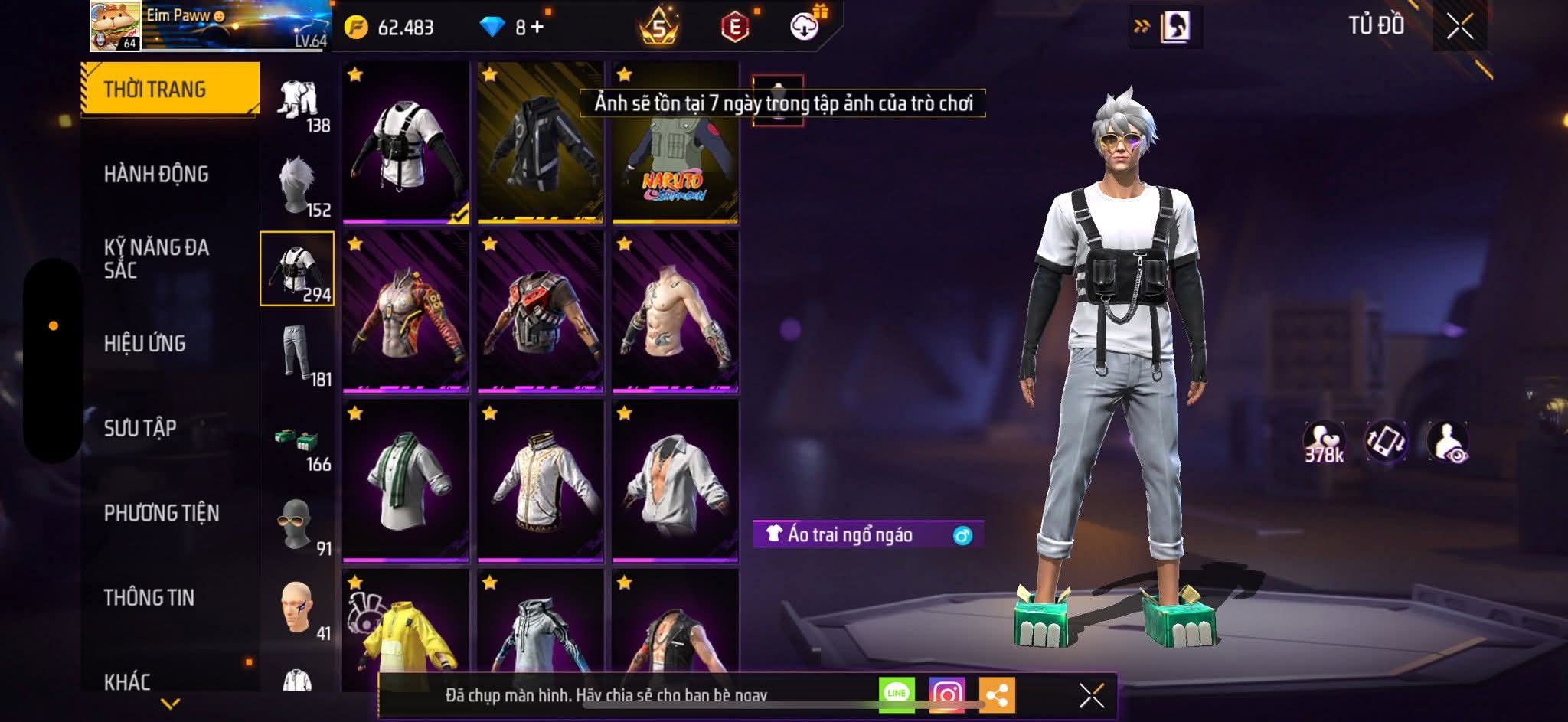Viewport: 1568px width, 722px height.
Task: Pick the white shirt with green scarf
Action: [405, 482]
